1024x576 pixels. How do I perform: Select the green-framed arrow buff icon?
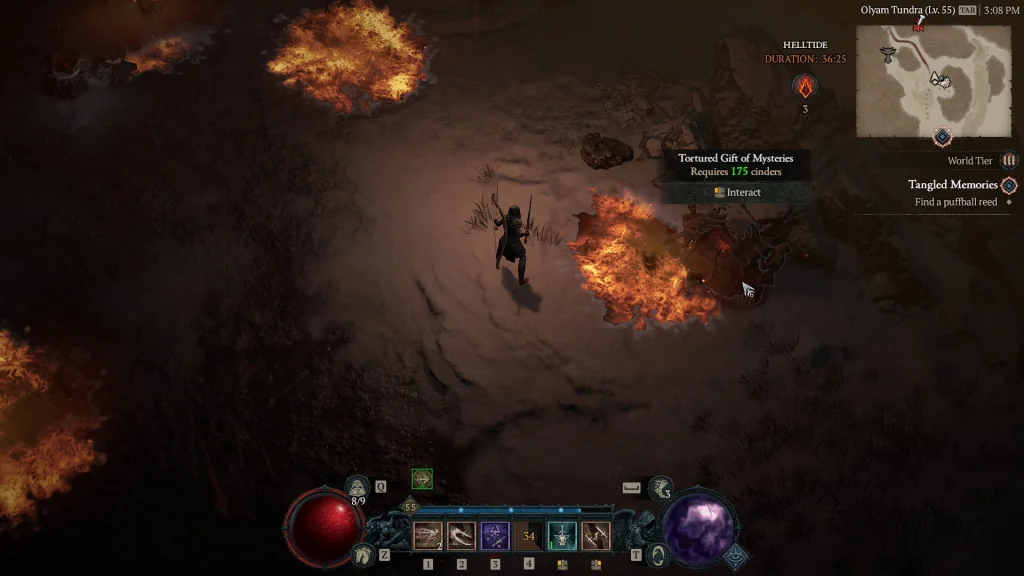(x=422, y=479)
